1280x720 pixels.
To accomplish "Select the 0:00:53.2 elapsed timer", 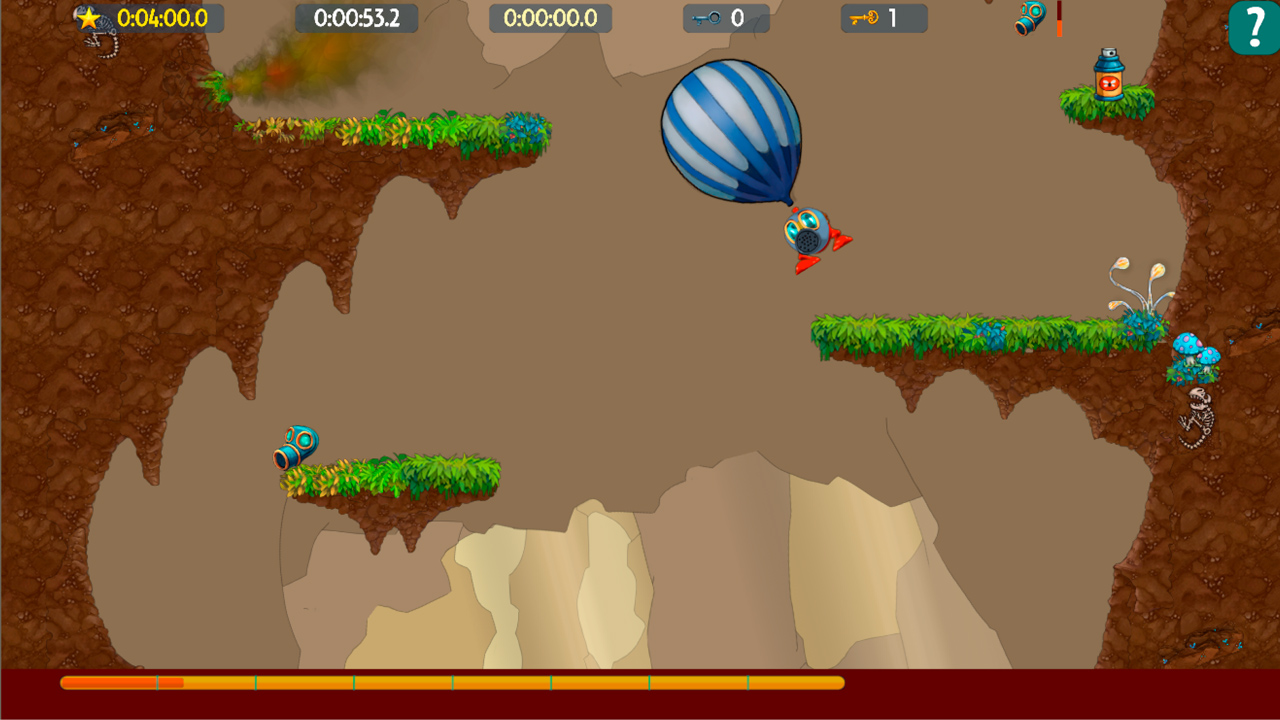I will pos(358,15).
